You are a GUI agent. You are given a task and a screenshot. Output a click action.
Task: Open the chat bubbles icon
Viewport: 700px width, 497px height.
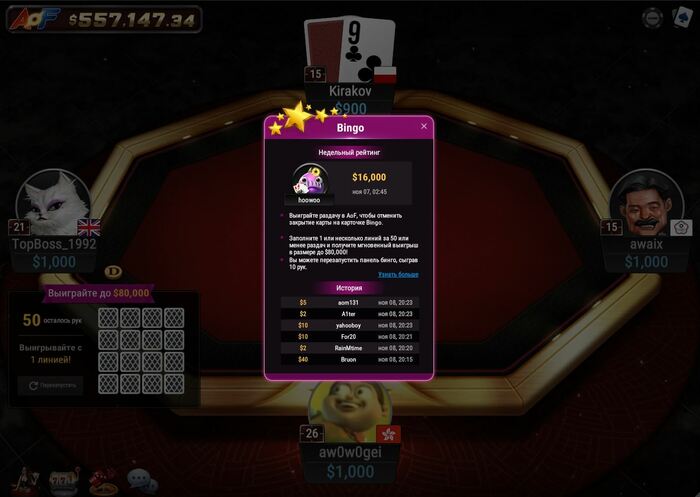(x=142, y=481)
